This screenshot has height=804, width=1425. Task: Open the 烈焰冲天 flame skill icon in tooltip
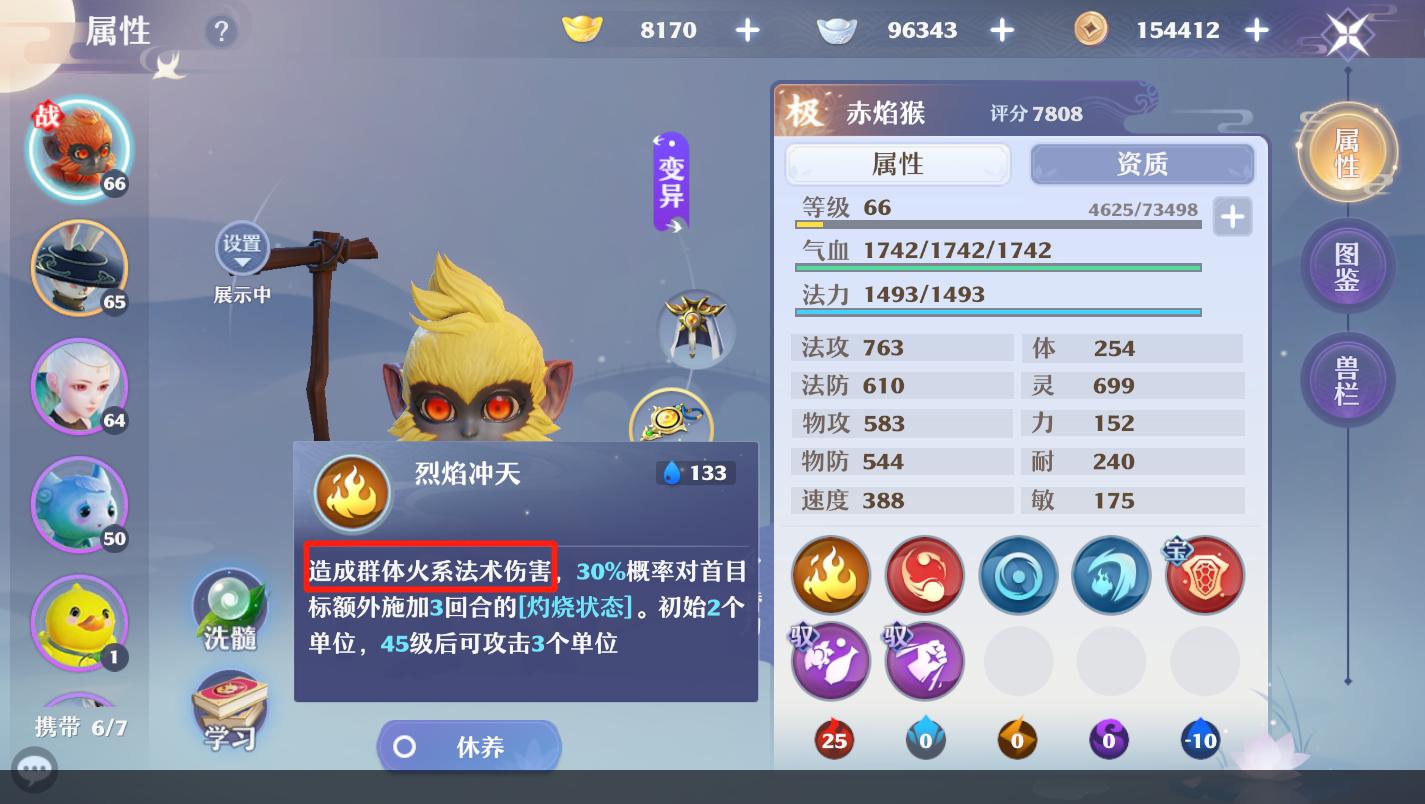coord(352,492)
